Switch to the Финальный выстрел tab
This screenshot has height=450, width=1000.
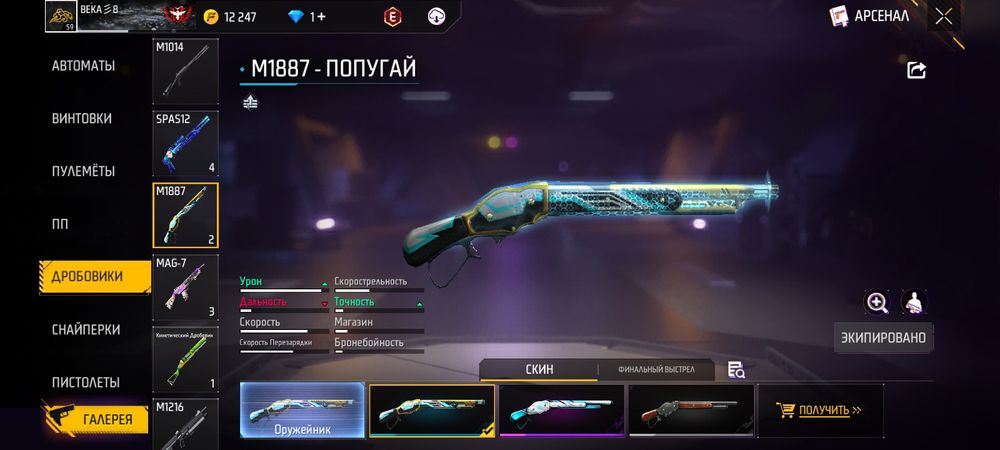tap(655, 370)
